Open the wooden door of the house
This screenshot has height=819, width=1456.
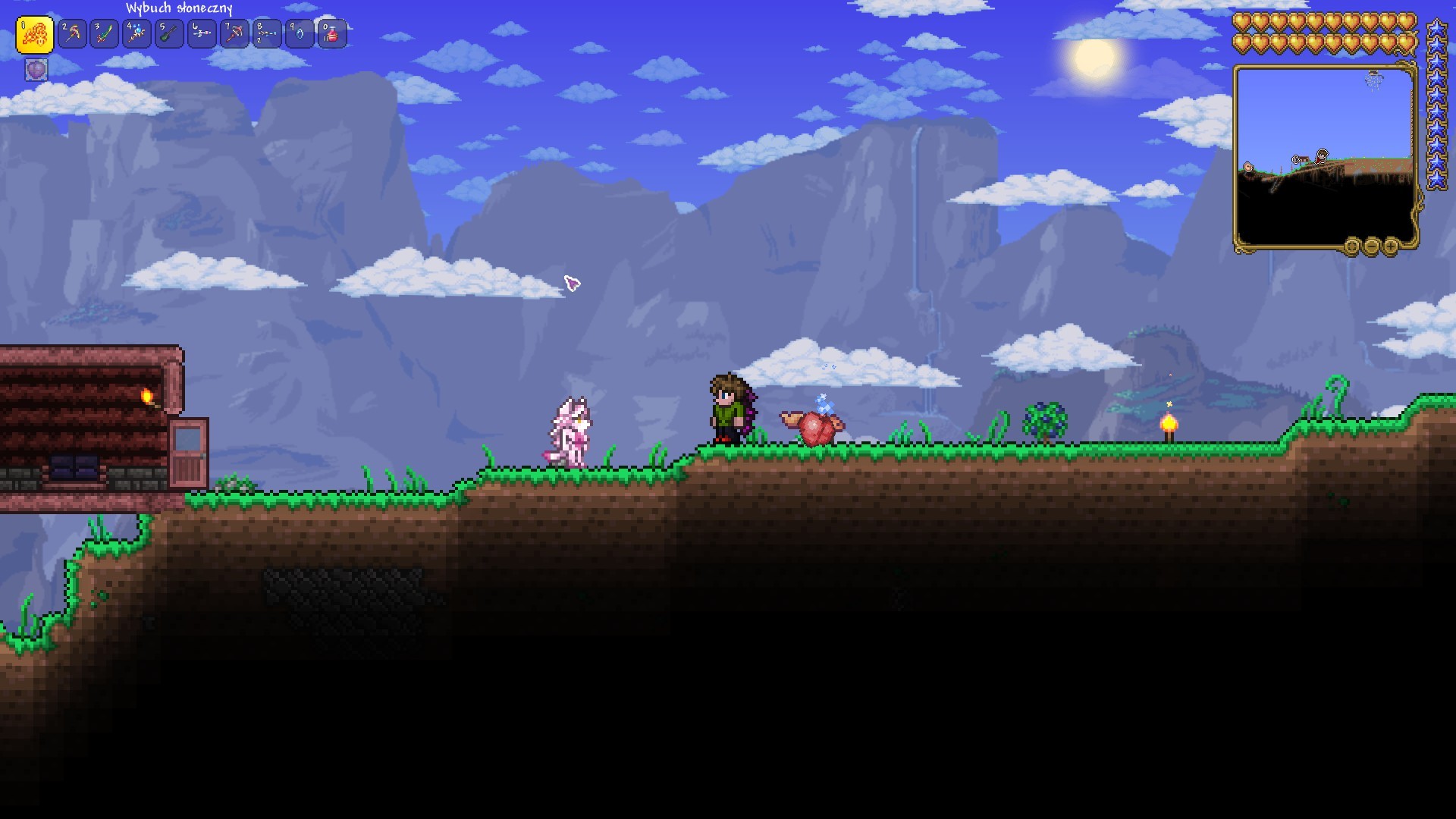(188, 455)
